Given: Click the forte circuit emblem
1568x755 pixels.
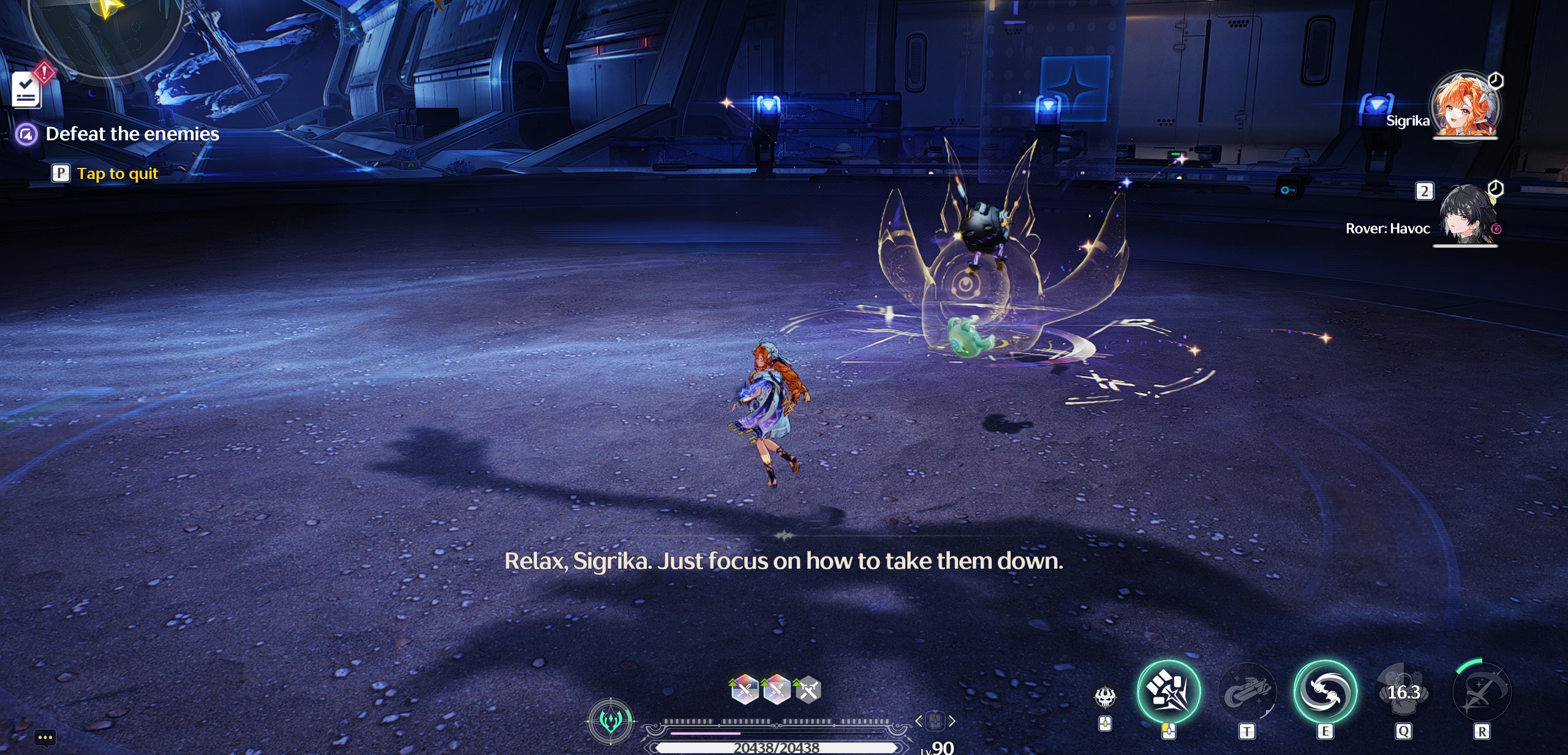Looking at the screenshot, I should click(x=610, y=721).
